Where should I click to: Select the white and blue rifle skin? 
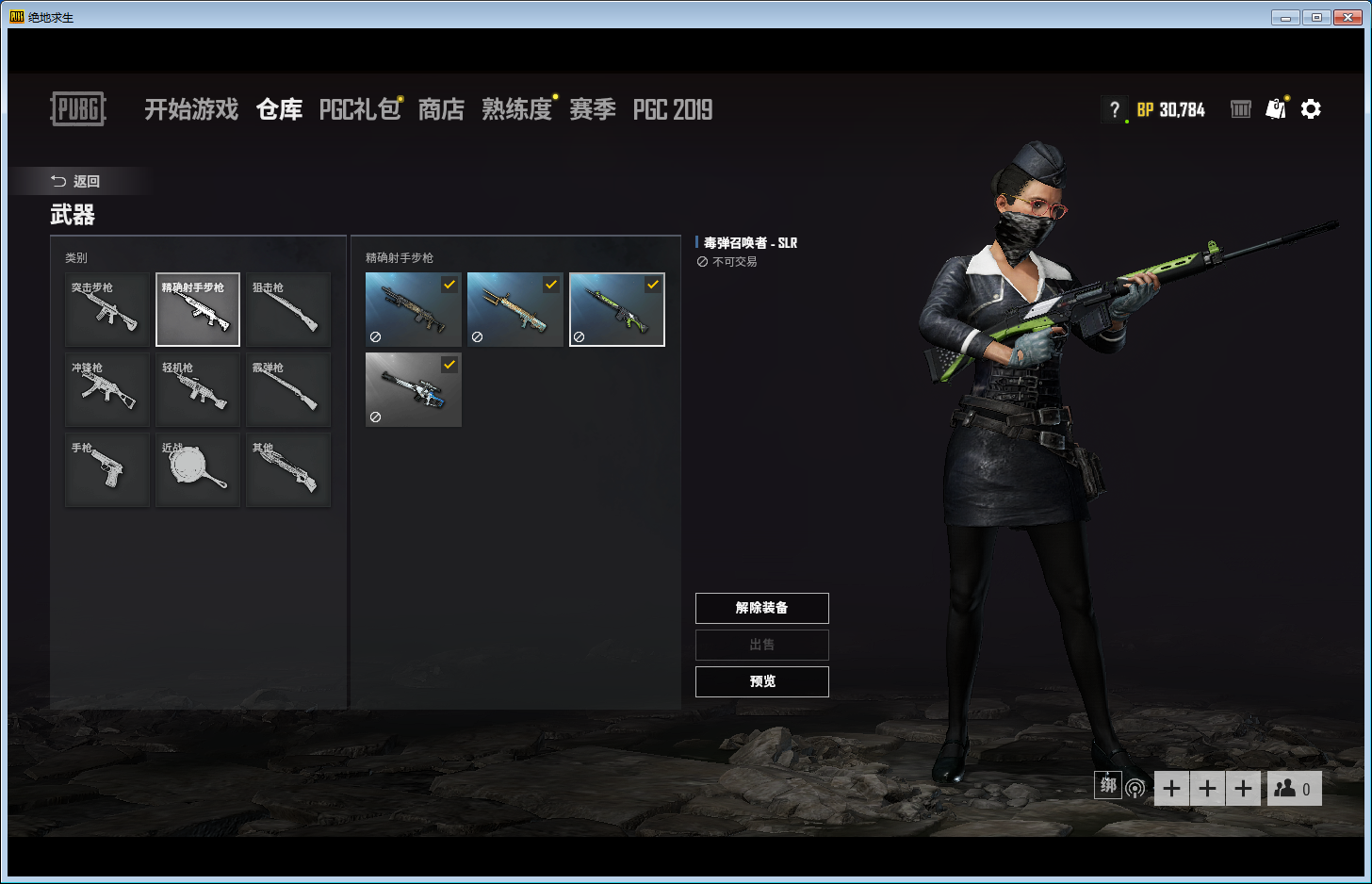[414, 390]
